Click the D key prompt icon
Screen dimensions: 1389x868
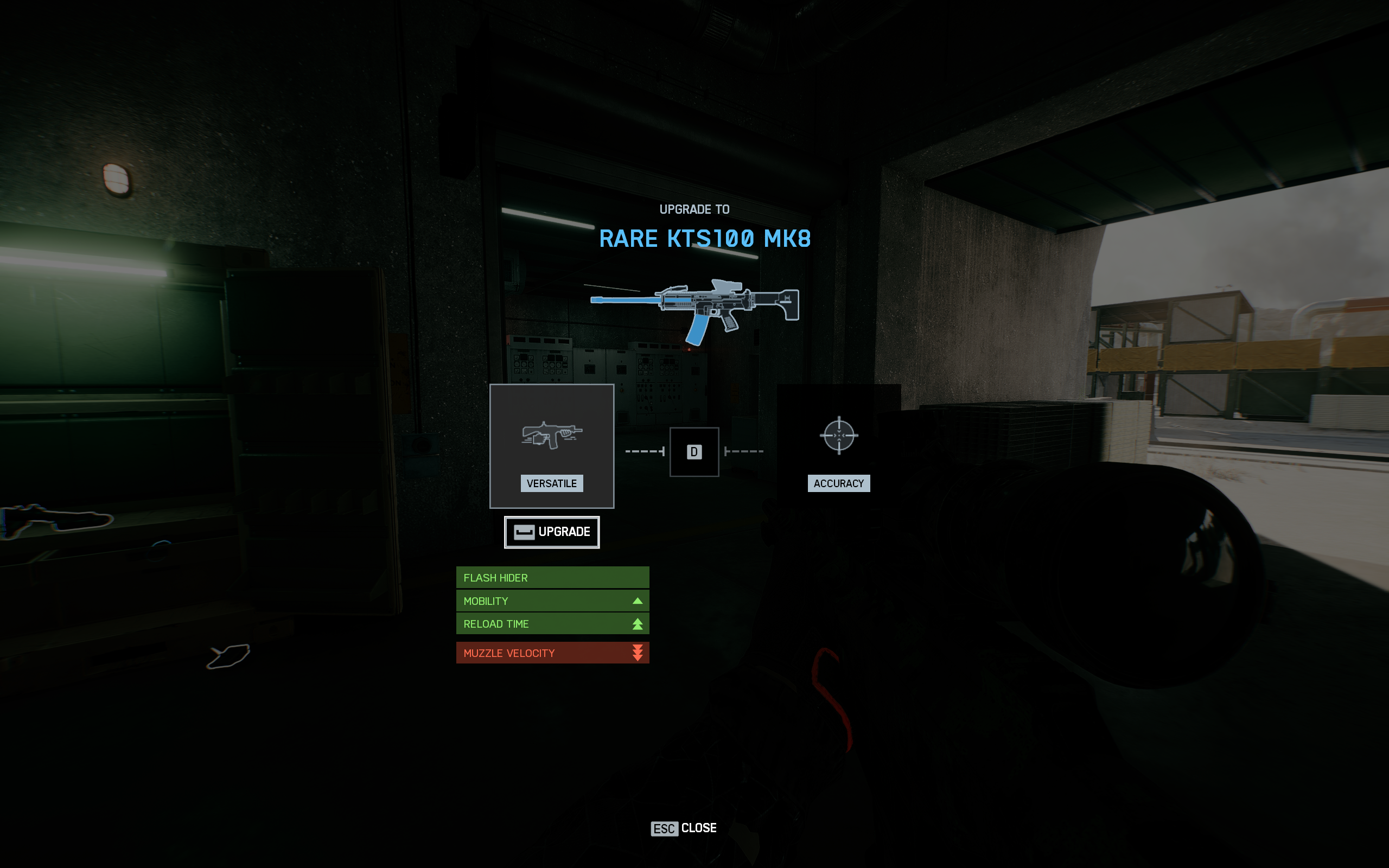click(694, 452)
